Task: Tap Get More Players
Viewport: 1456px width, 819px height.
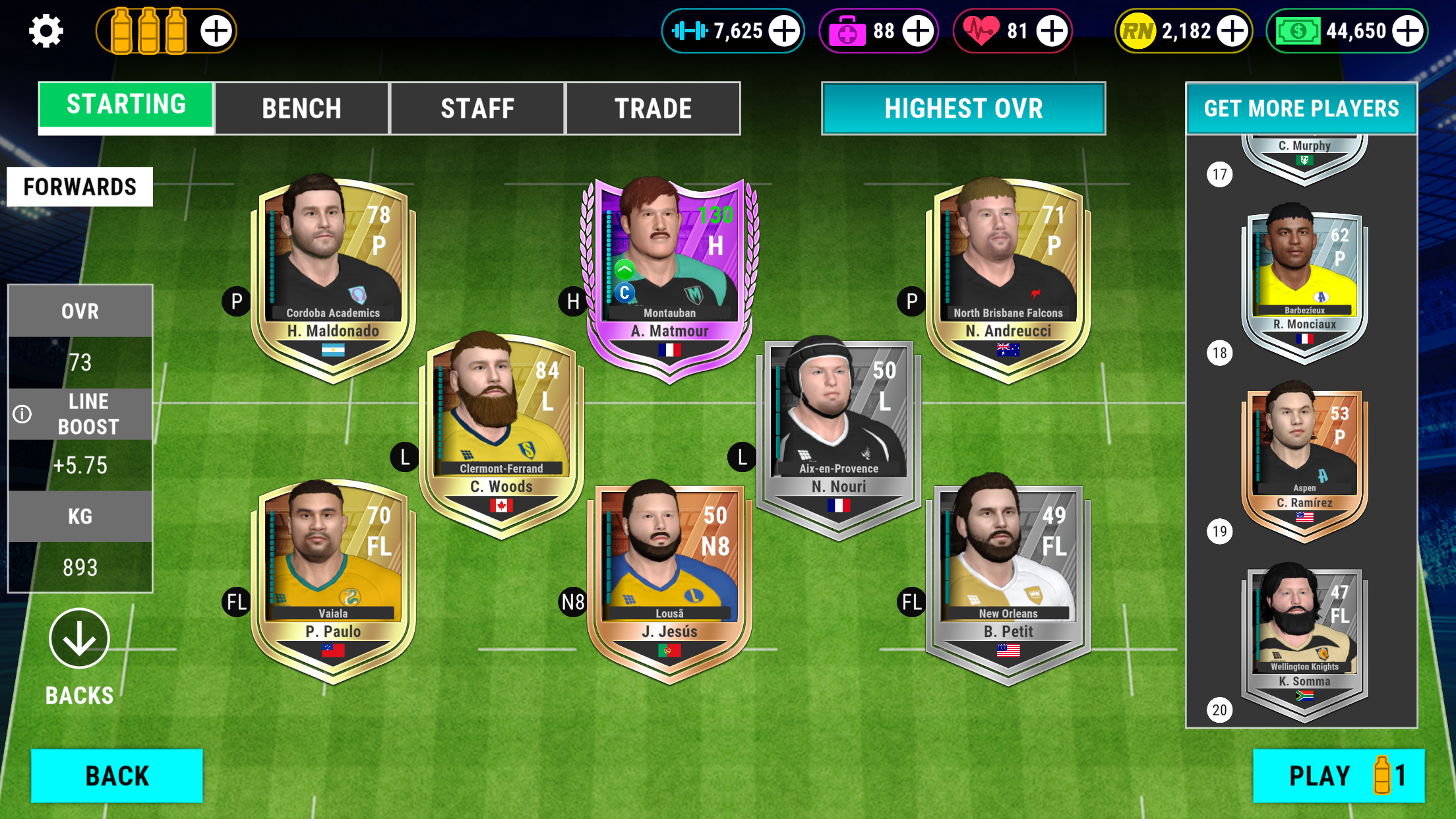Action: tap(1301, 109)
